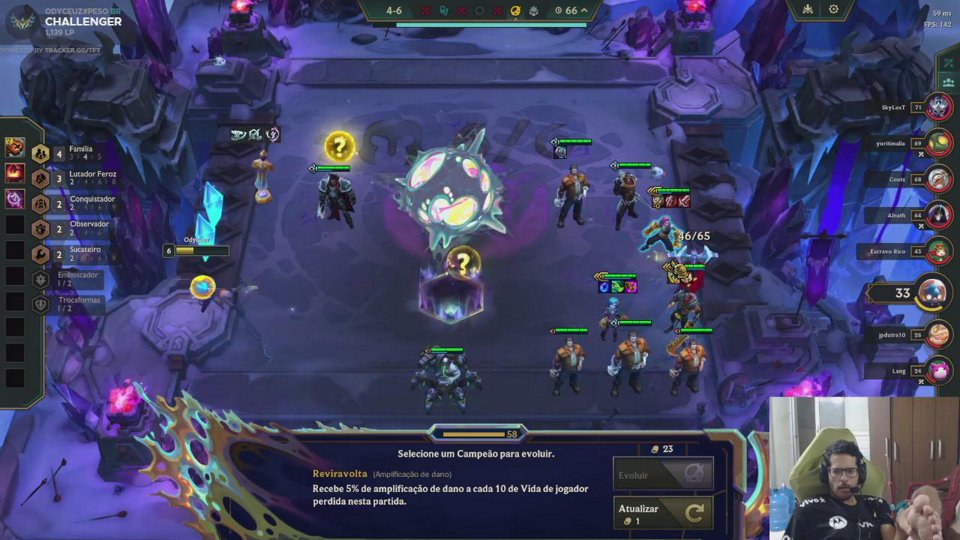Click the Atualizar reroll button
This screenshot has width=960, height=540.
[x=663, y=514]
